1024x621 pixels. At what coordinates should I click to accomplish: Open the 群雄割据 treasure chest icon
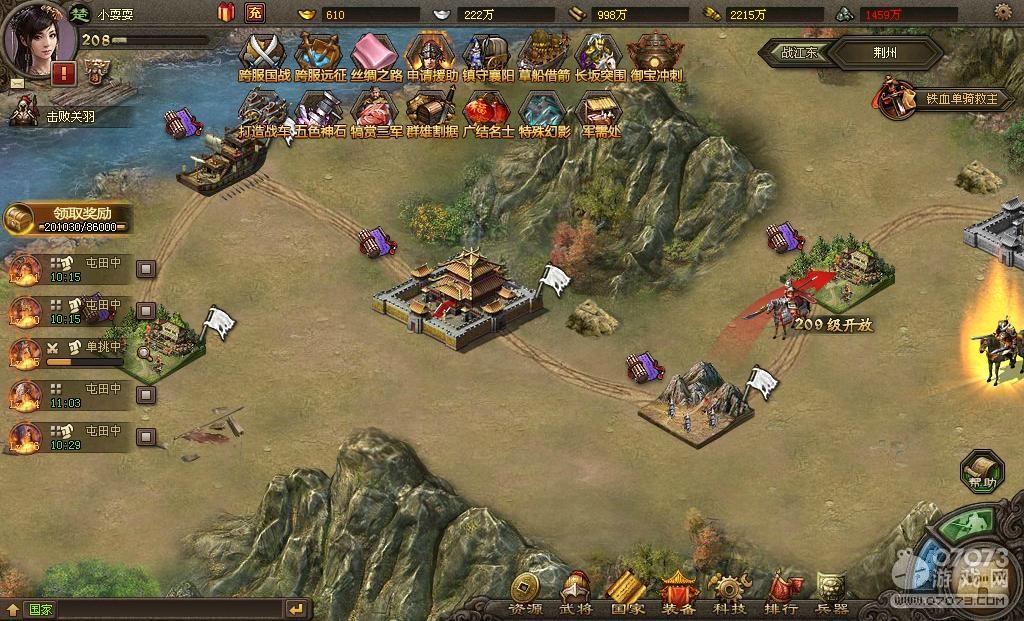[x=431, y=112]
